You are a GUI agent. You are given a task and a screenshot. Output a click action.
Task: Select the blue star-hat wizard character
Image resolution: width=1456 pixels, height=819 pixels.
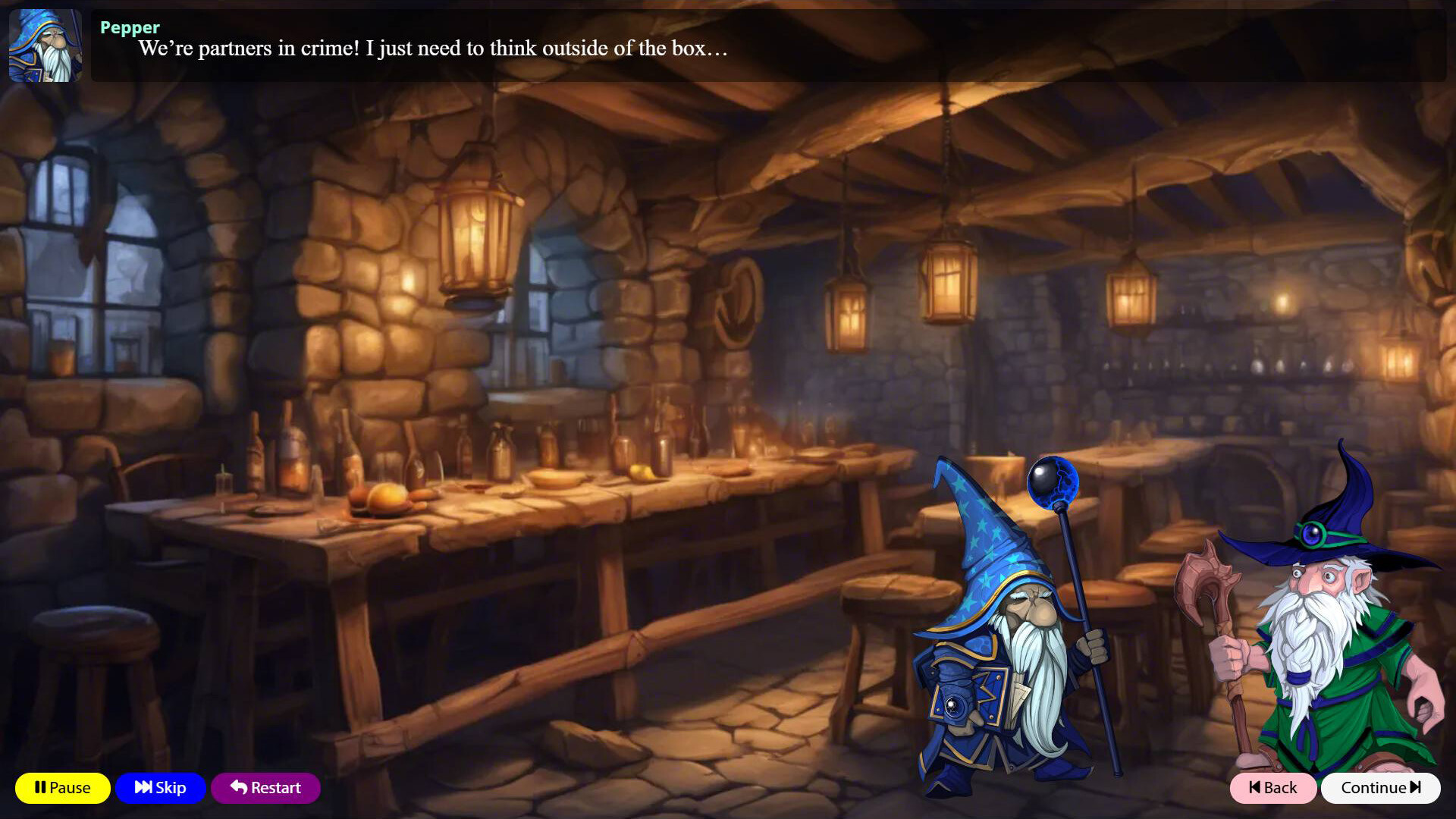coord(1001,652)
